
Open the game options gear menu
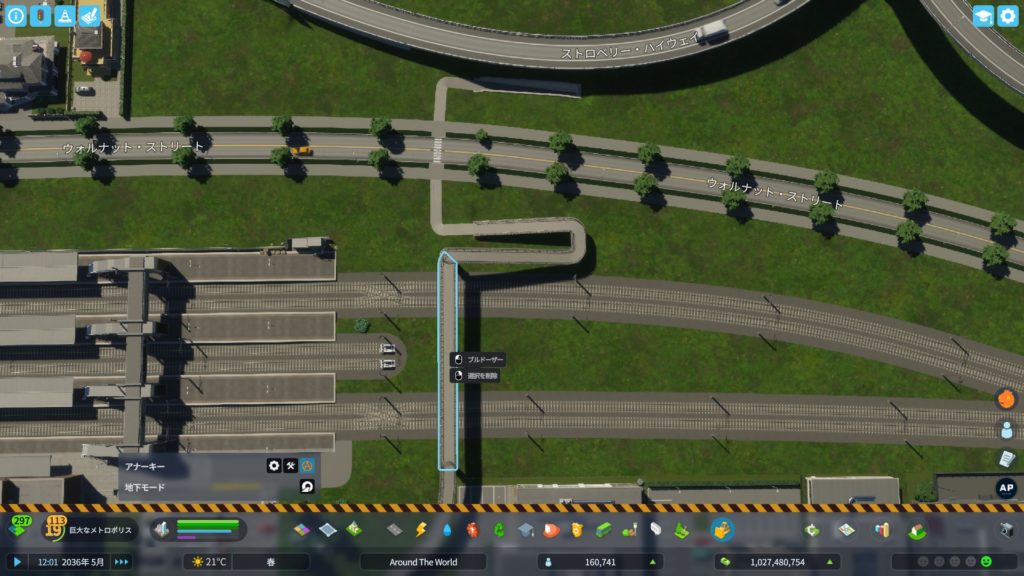1007,16
